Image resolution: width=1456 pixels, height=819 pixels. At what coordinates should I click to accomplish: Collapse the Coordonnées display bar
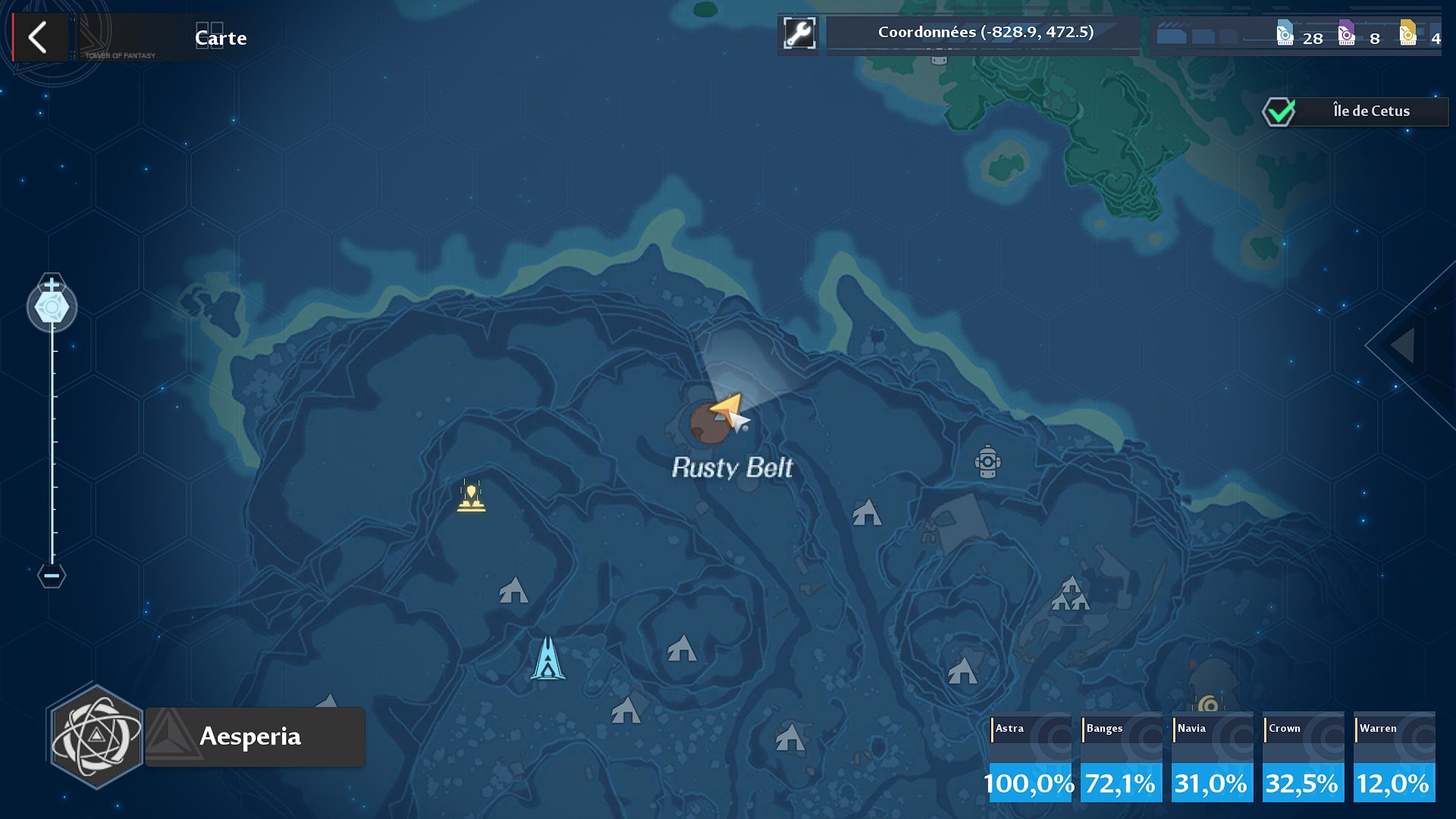(983, 33)
